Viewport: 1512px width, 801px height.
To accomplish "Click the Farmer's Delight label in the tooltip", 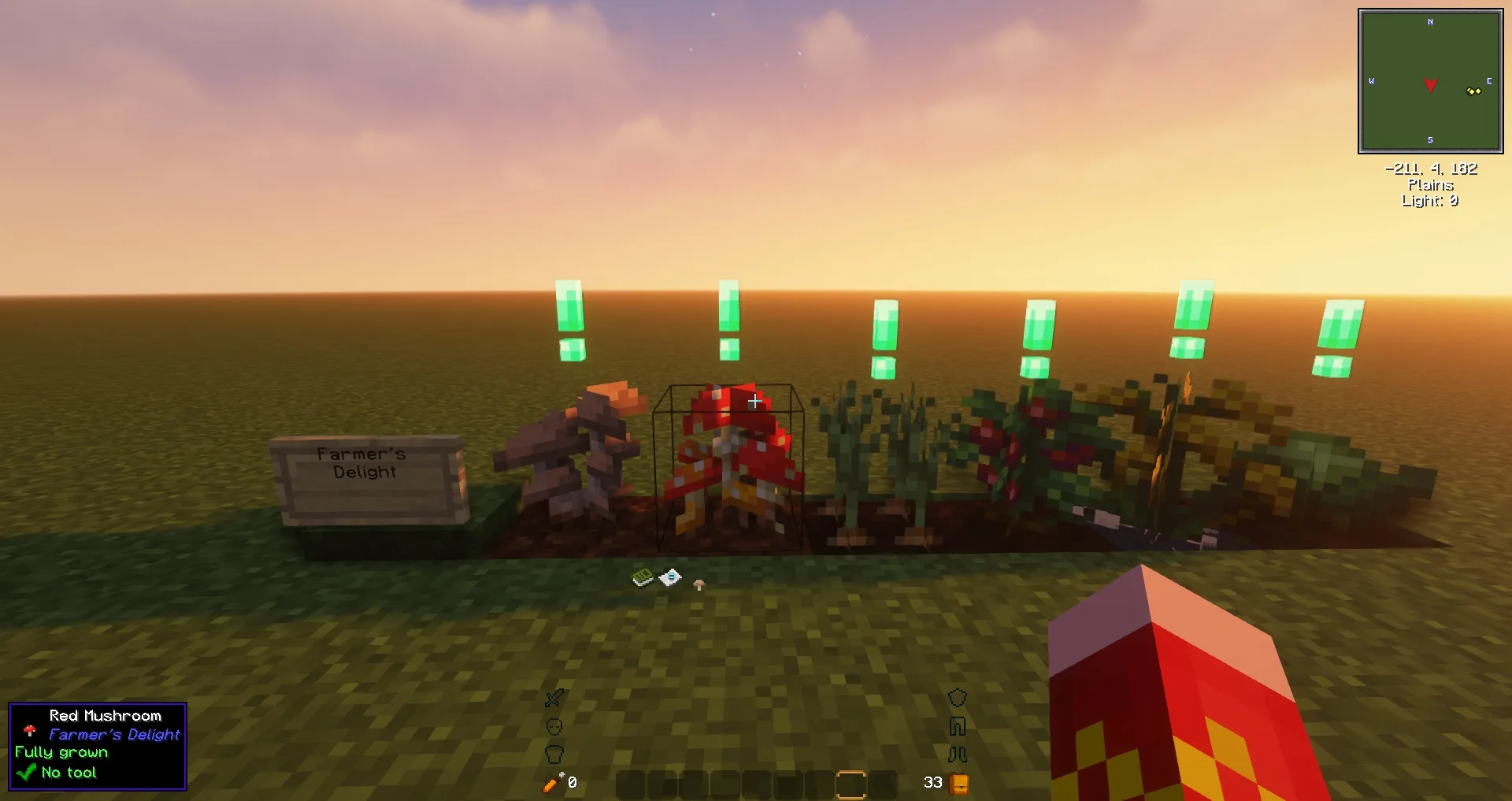I will point(113,734).
